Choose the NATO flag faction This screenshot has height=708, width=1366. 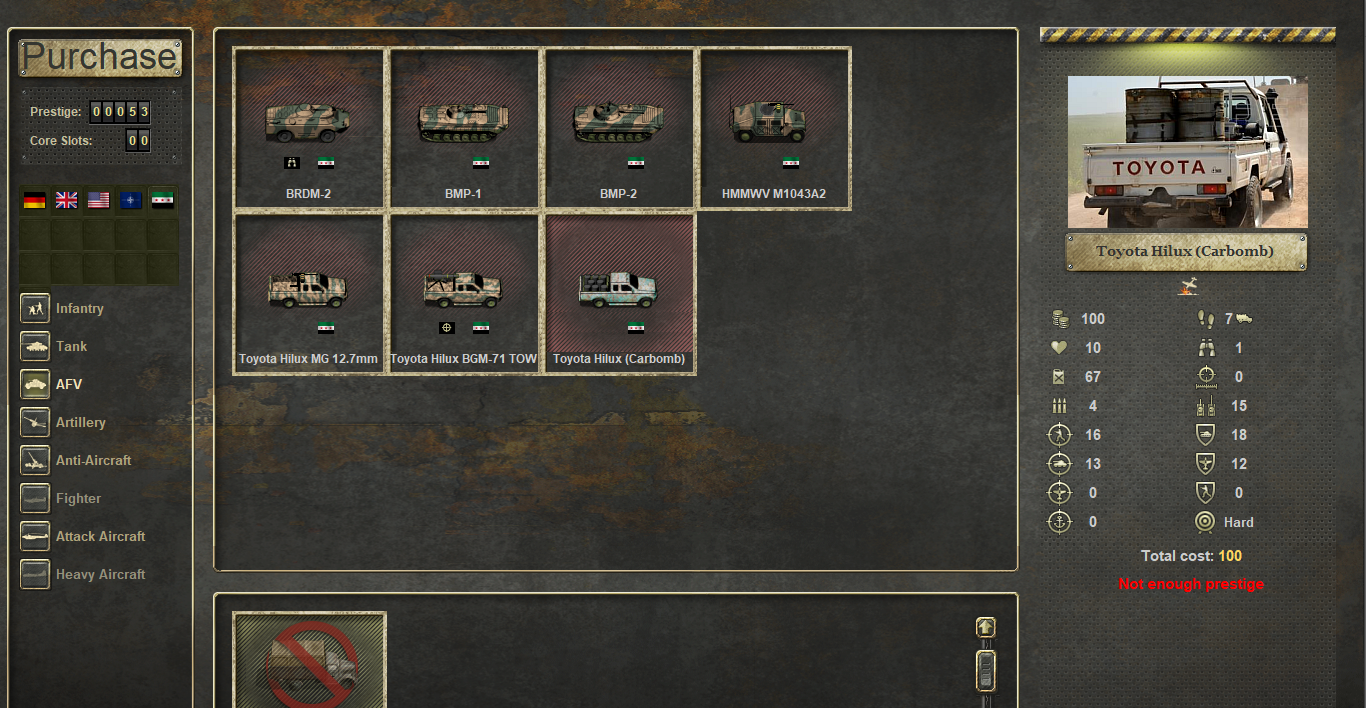coord(130,200)
